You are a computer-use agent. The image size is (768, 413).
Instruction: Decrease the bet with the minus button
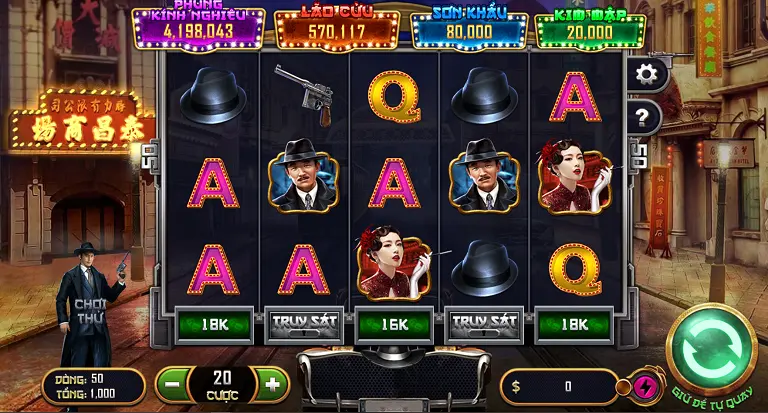click(171, 383)
